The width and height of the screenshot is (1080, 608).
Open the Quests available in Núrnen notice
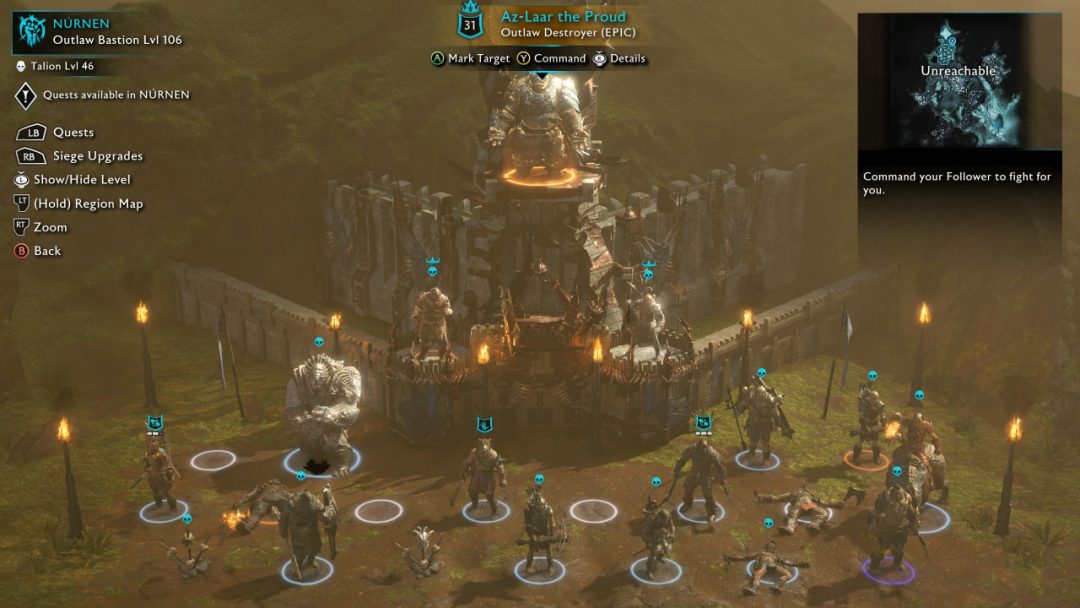pyautogui.click(x=115, y=95)
